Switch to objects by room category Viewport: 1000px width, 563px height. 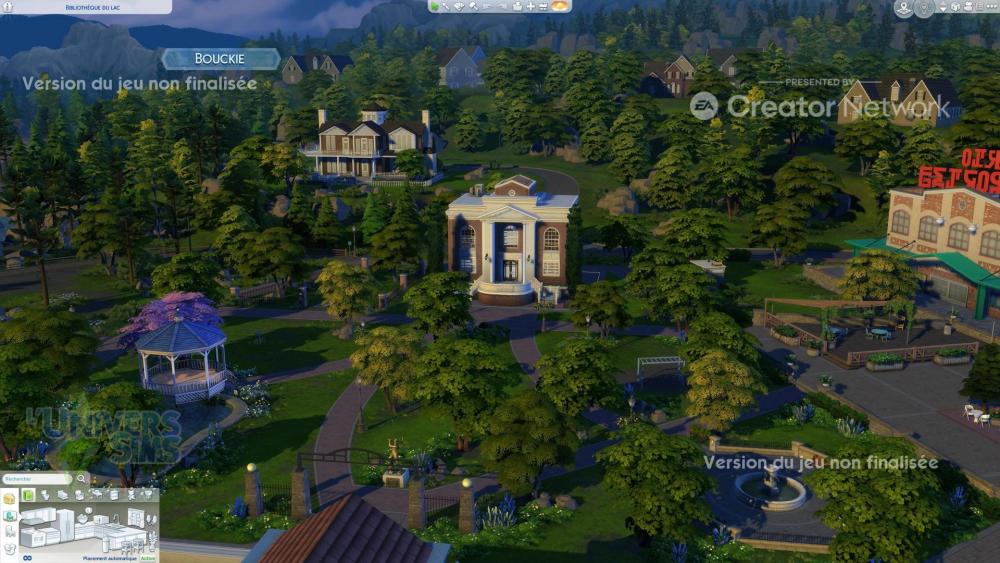(x=9, y=514)
